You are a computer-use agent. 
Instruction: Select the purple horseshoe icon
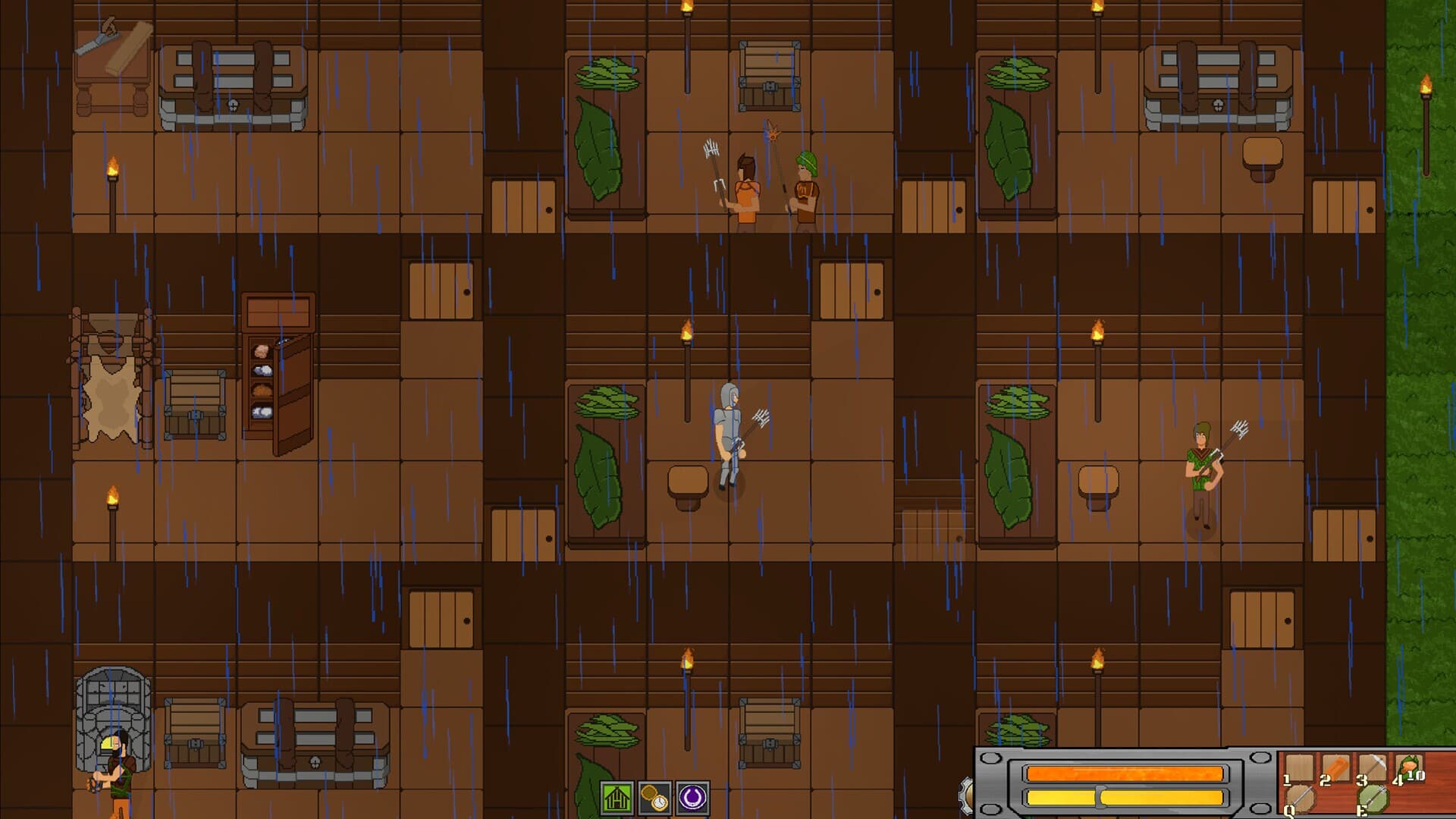[692, 798]
